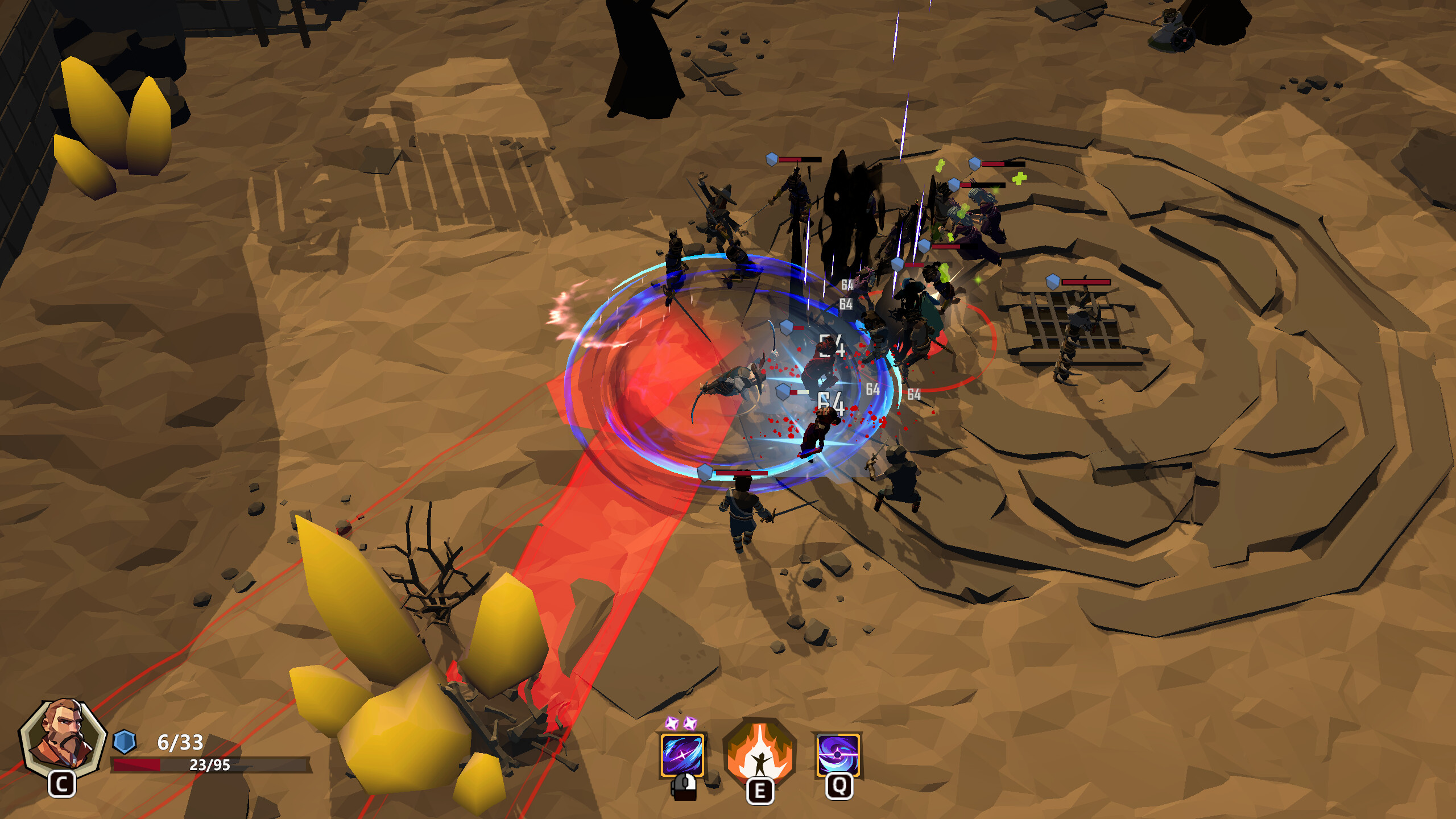Click an enemy's blue shield marker above its health bar
Screen dimensions: 1456x819
[x=771, y=159]
